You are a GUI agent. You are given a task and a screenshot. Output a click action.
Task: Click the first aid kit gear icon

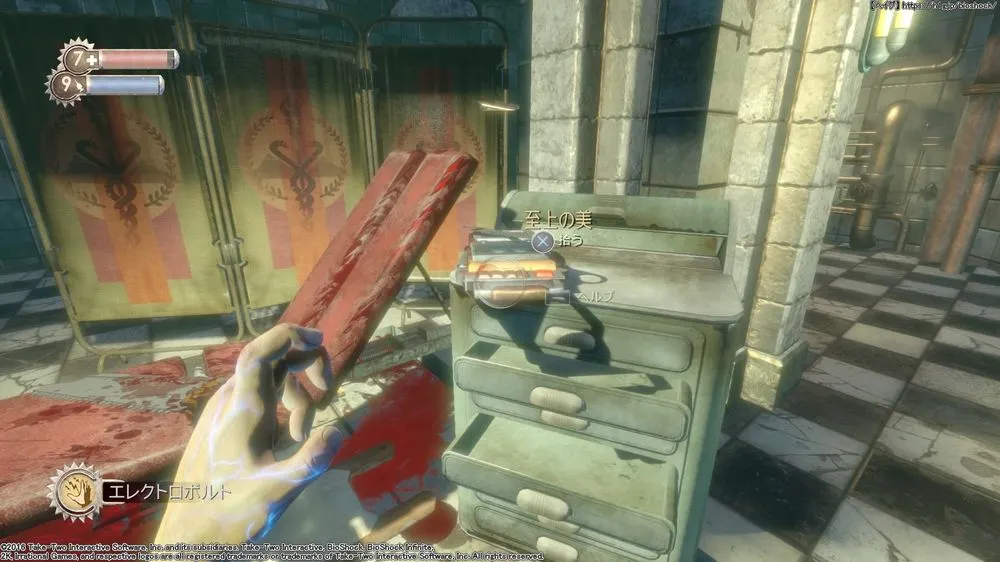pos(76,57)
